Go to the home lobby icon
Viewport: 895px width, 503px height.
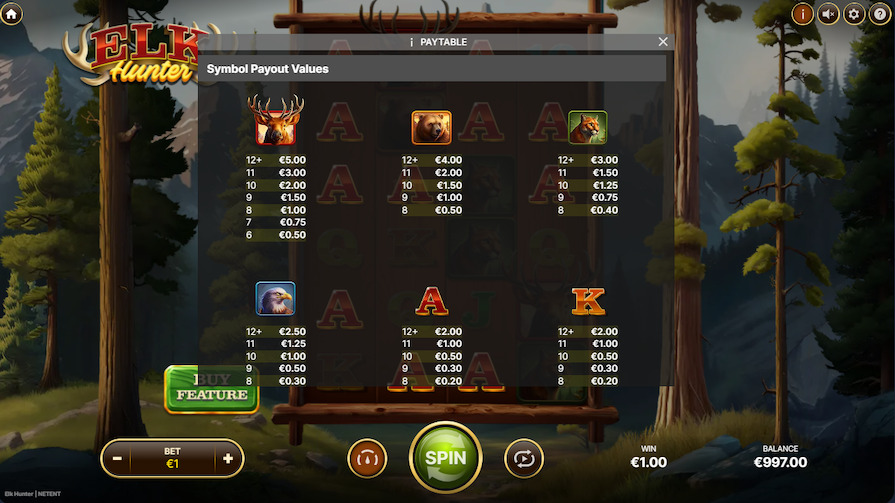pos(12,13)
